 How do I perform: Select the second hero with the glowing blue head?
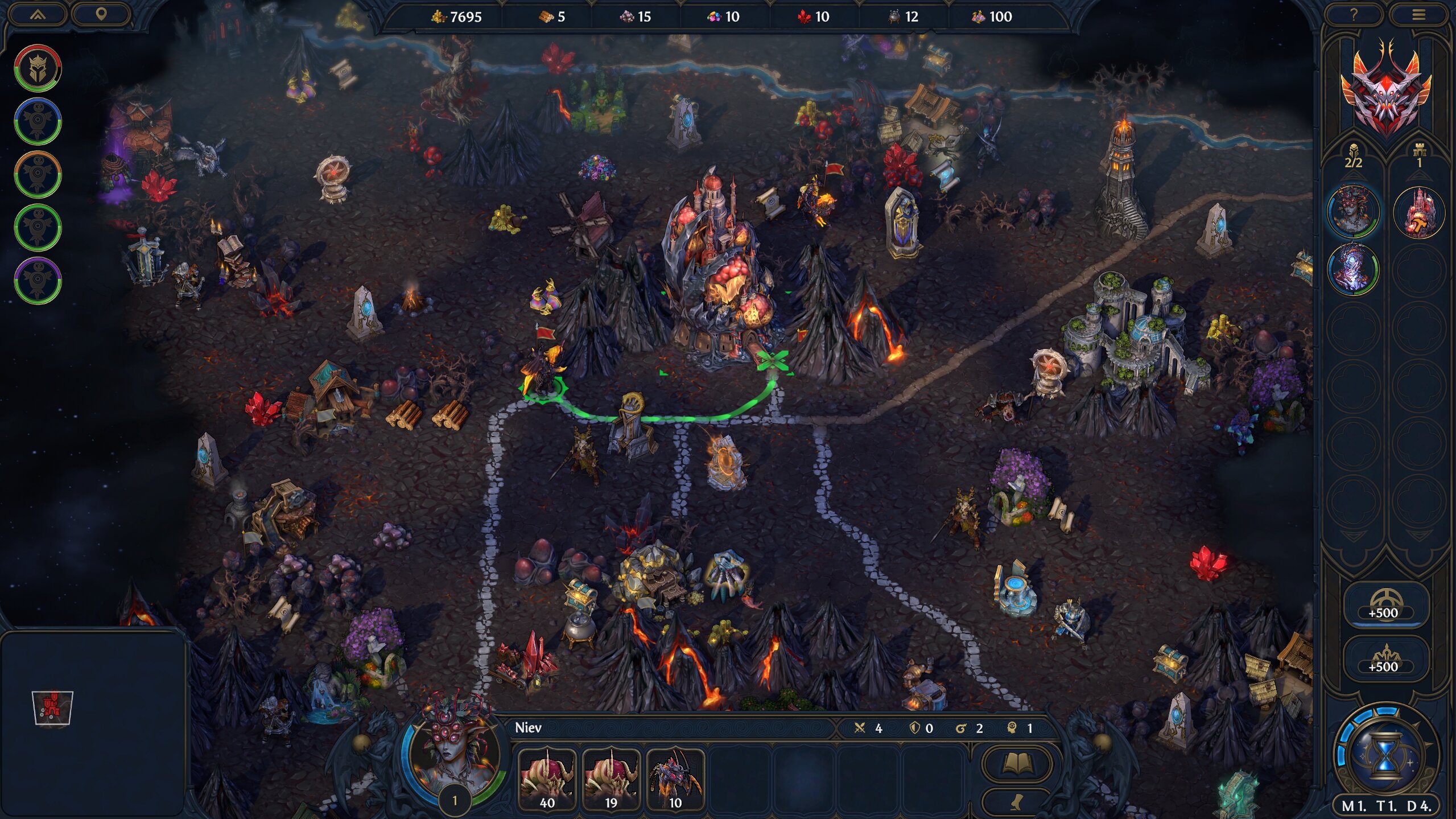point(1353,269)
